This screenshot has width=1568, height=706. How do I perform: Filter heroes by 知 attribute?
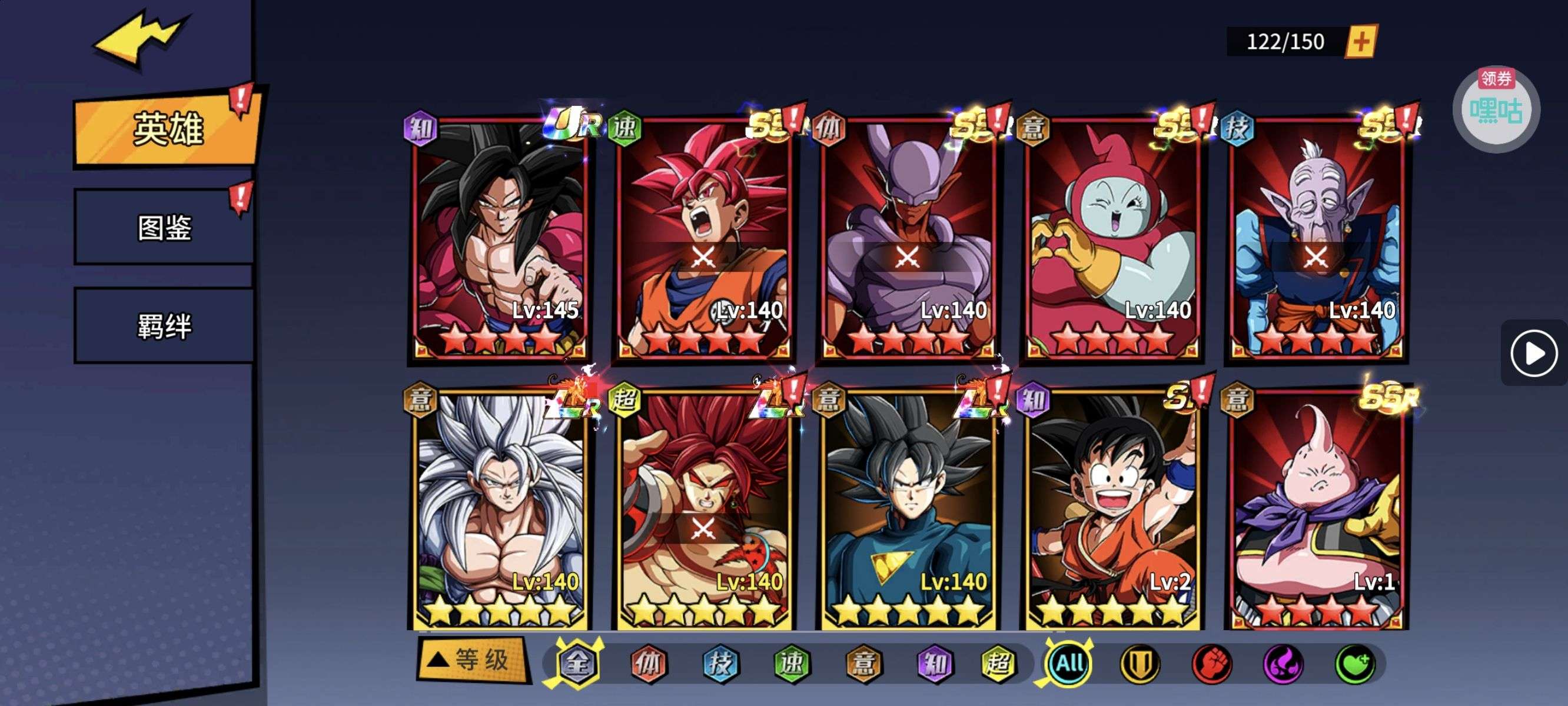point(934,664)
